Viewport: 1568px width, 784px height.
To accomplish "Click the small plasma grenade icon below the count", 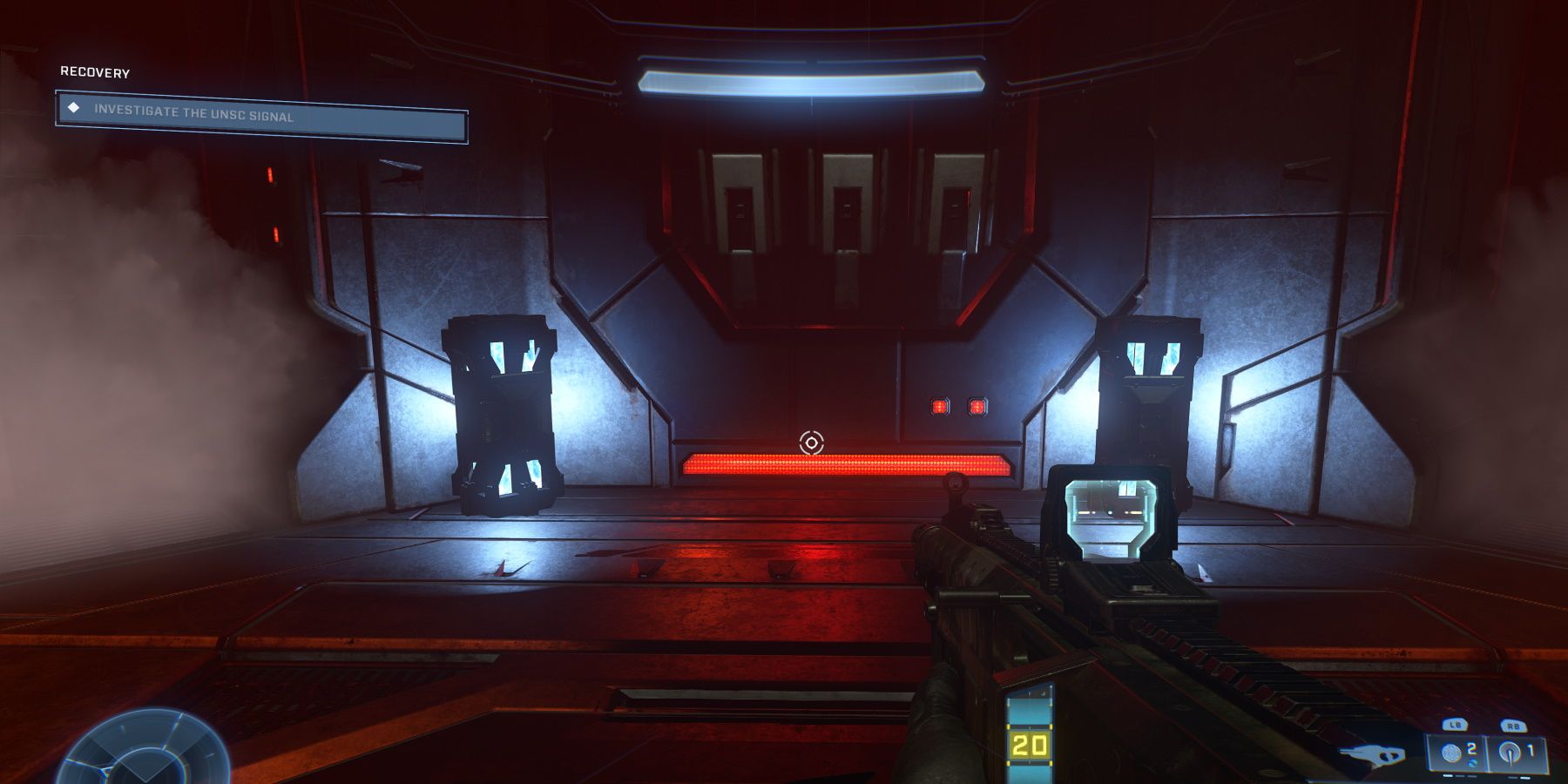I will [1473, 764].
